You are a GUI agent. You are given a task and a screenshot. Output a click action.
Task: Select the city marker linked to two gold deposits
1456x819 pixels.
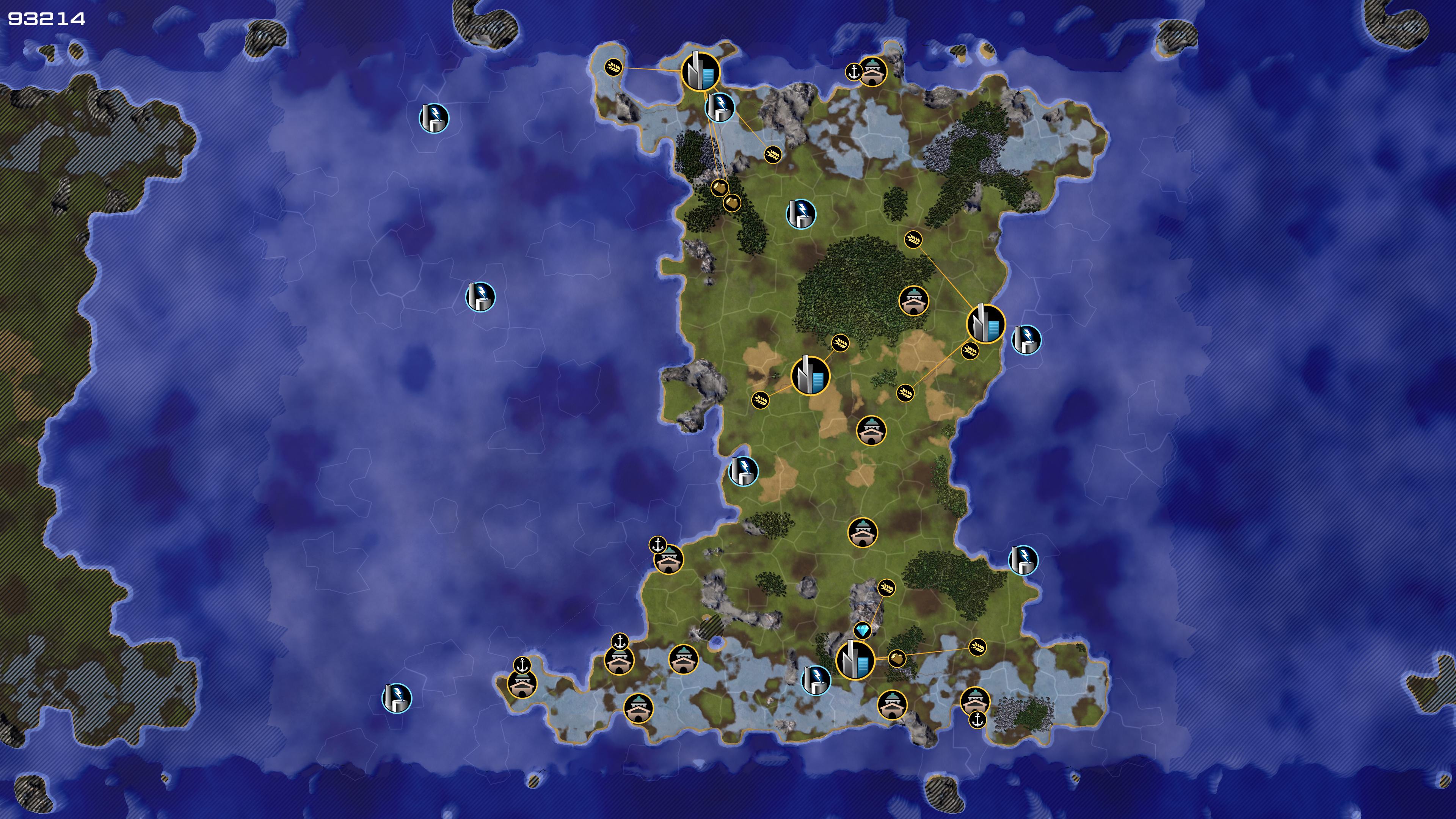[700, 72]
